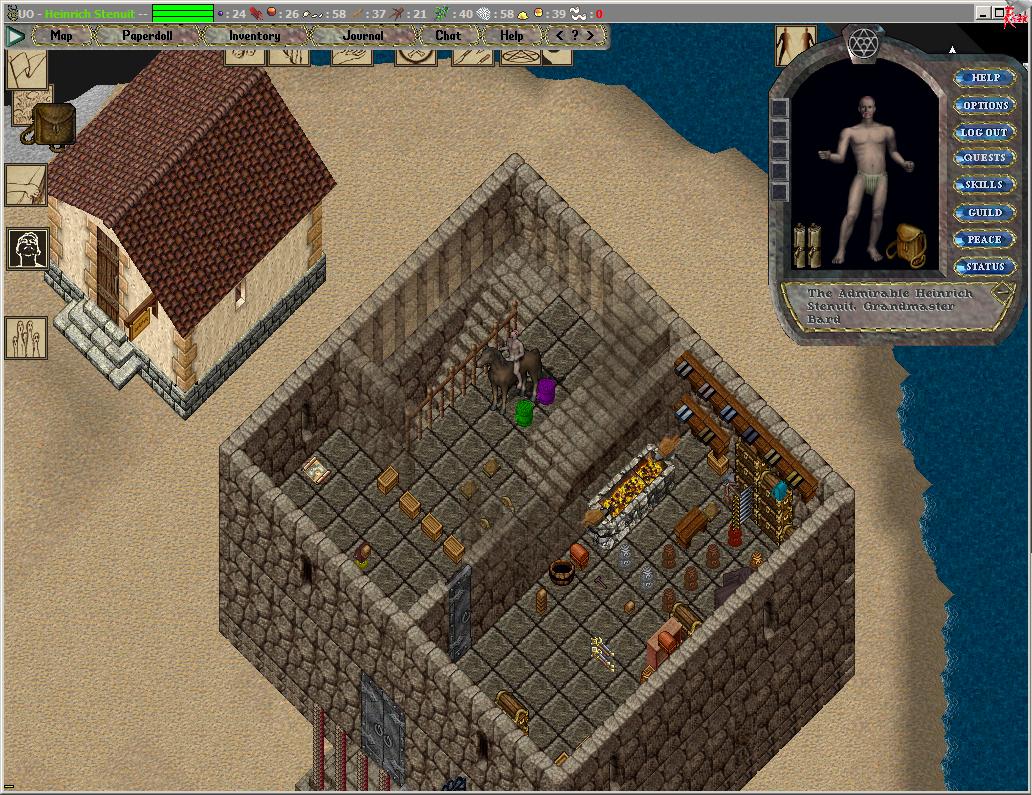Click the LOG OUT button
Screen dimensions: 1032x795
point(984,132)
